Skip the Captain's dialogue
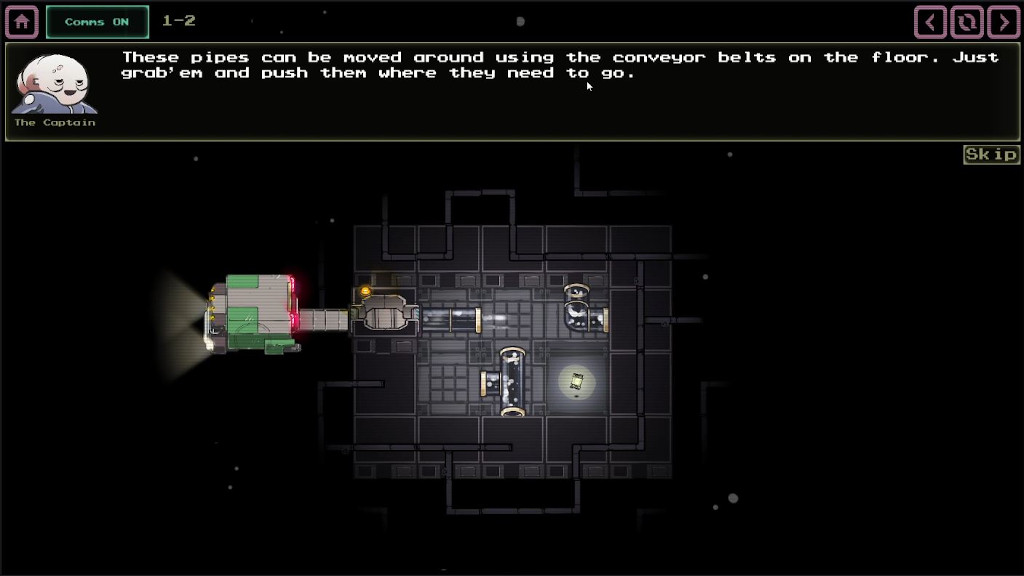 [990, 154]
